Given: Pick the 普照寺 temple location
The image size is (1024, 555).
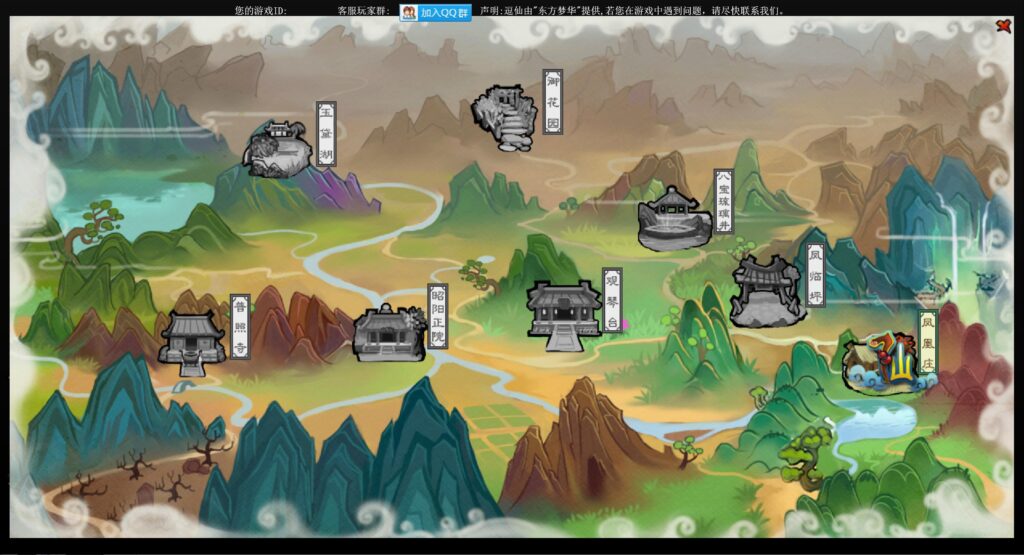Looking at the screenshot, I should coord(192,341).
